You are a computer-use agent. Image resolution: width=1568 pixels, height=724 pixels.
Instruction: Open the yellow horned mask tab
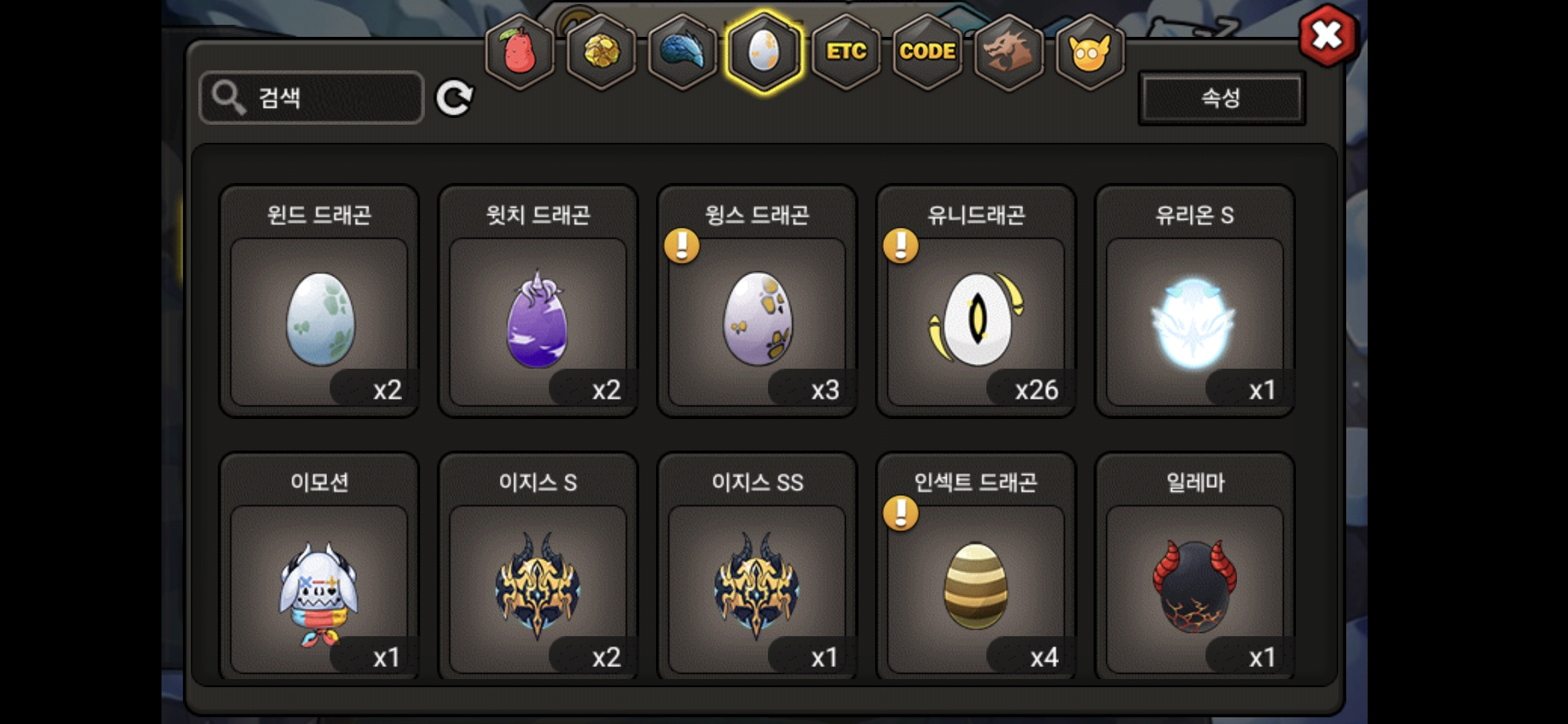(1090, 52)
